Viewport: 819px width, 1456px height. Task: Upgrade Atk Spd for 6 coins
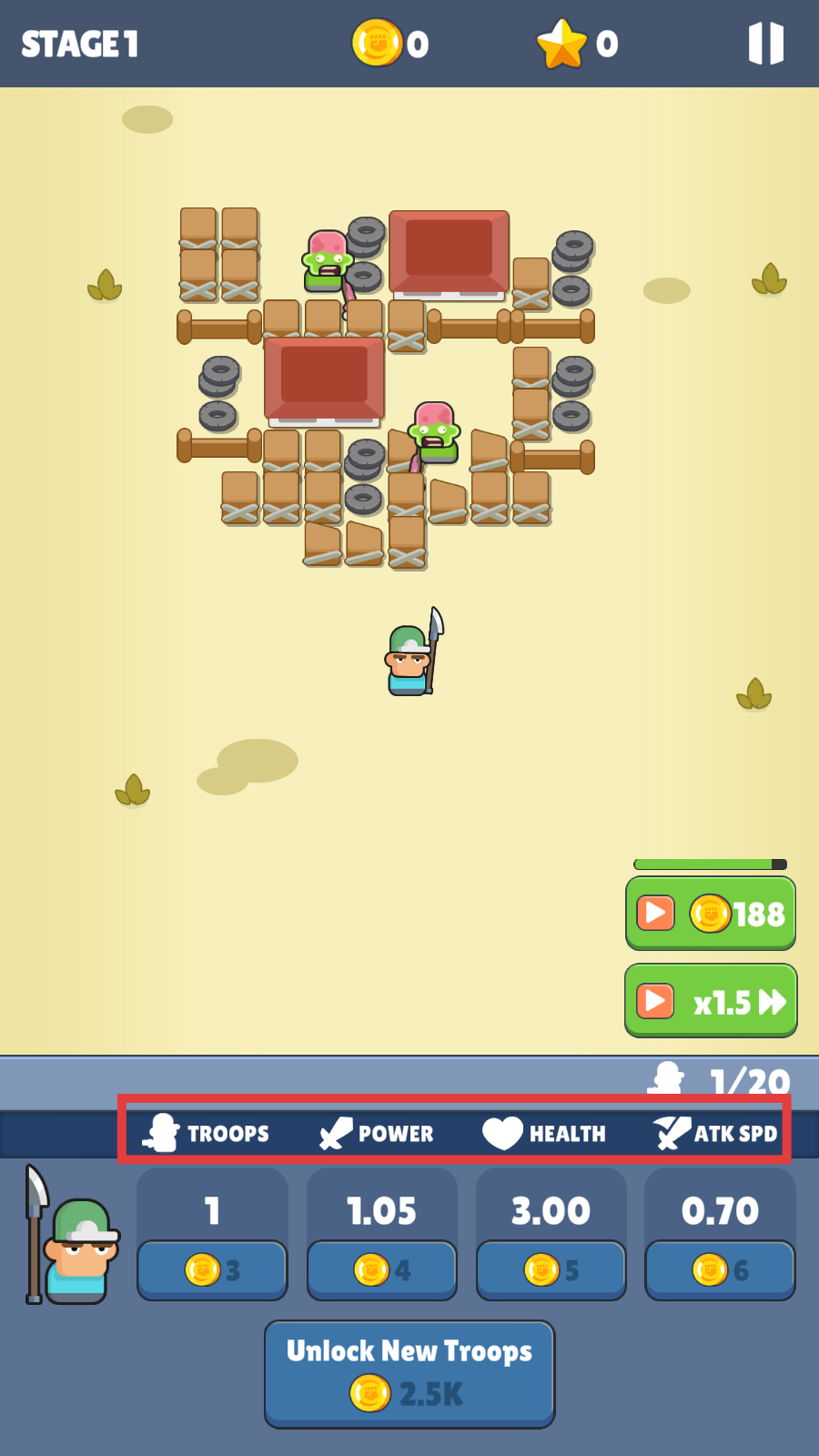[720, 1269]
